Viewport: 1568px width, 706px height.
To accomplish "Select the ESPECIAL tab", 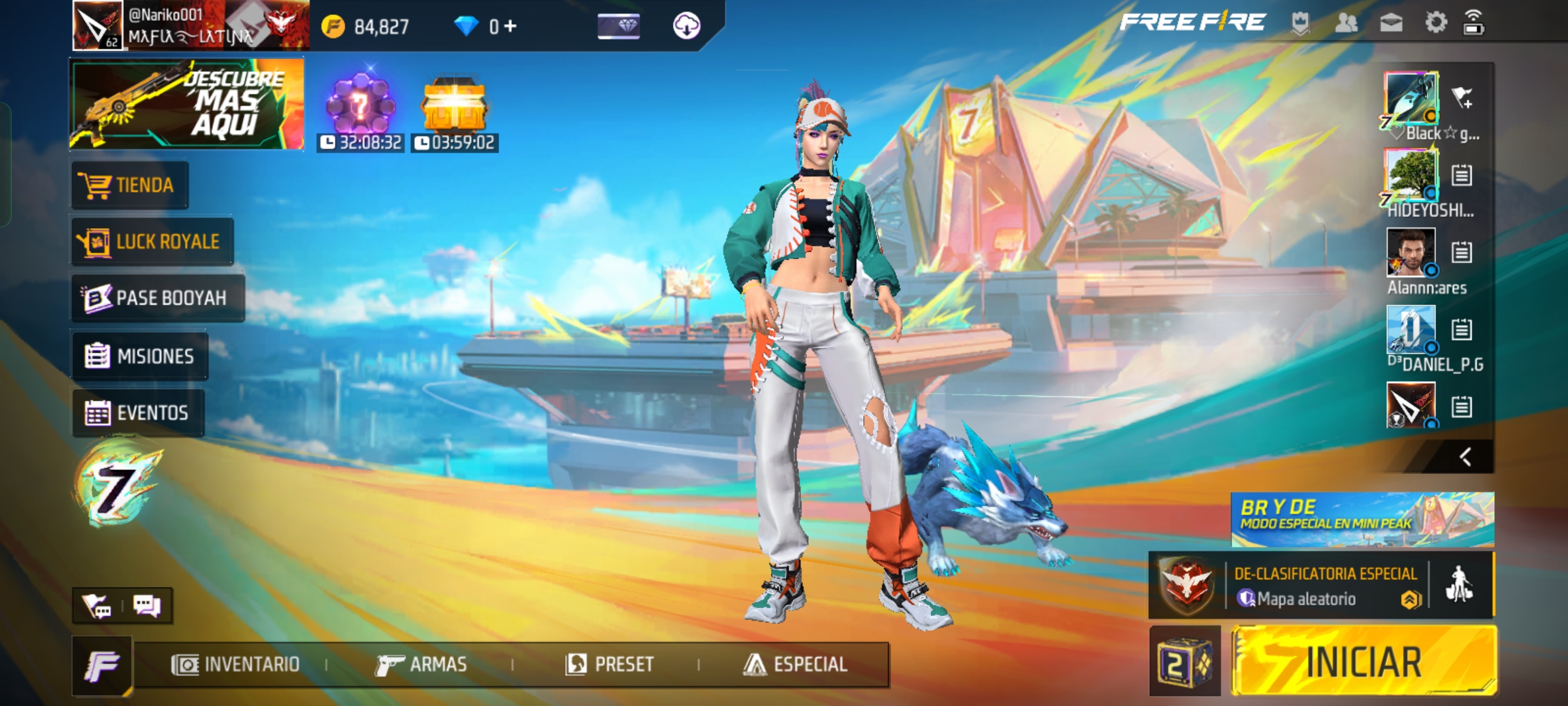I will pyautogui.click(x=794, y=665).
